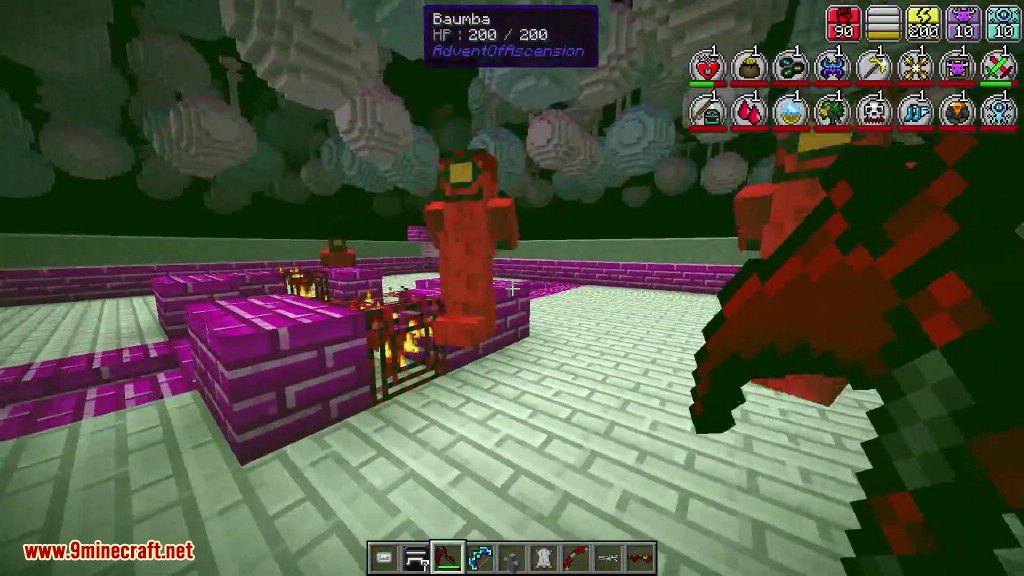
Task: Select the white skull skill icon
Action: [872, 109]
